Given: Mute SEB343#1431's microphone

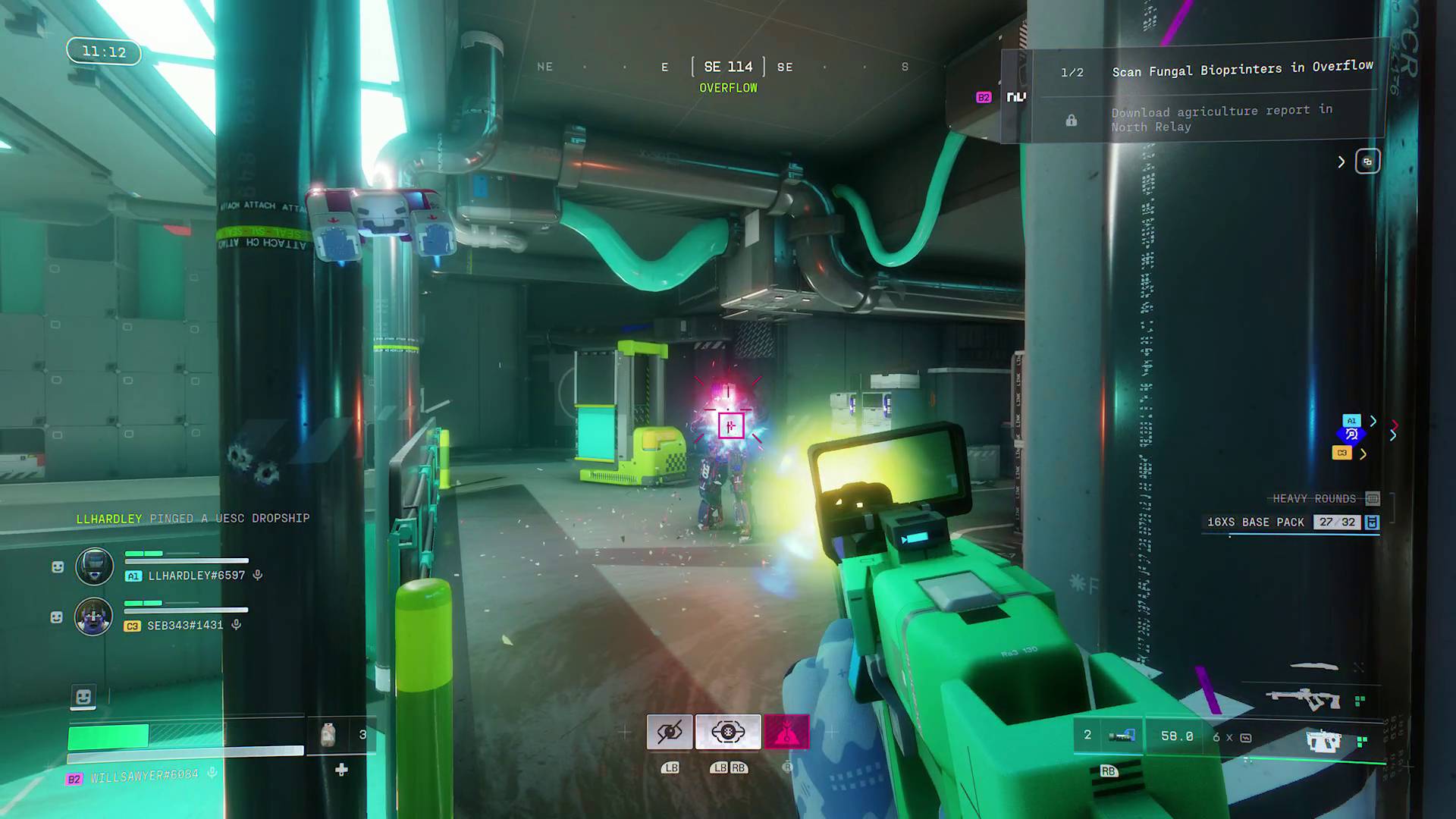Looking at the screenshot, I should coord(238,626).
